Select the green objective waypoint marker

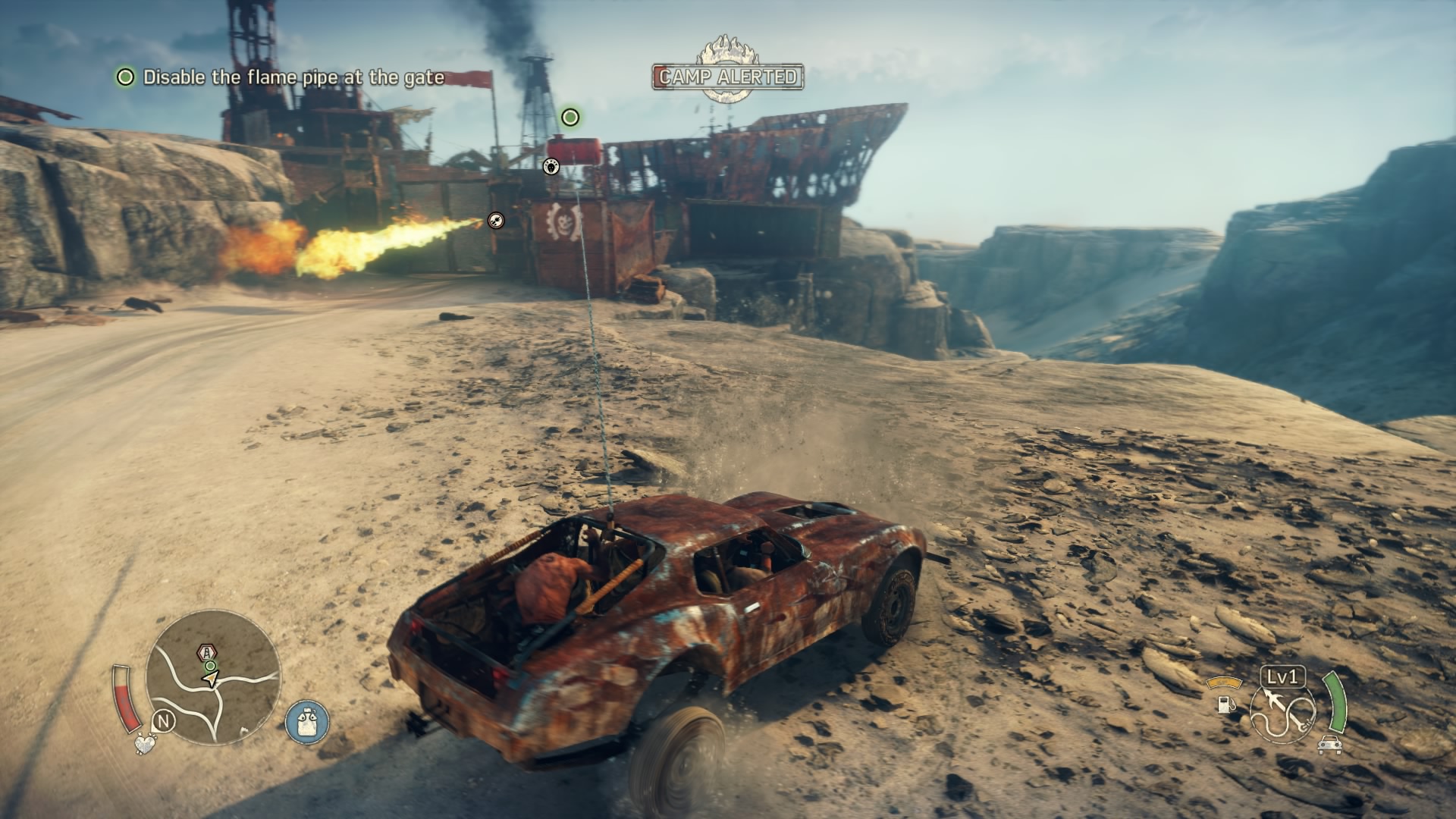click(570, 117)
